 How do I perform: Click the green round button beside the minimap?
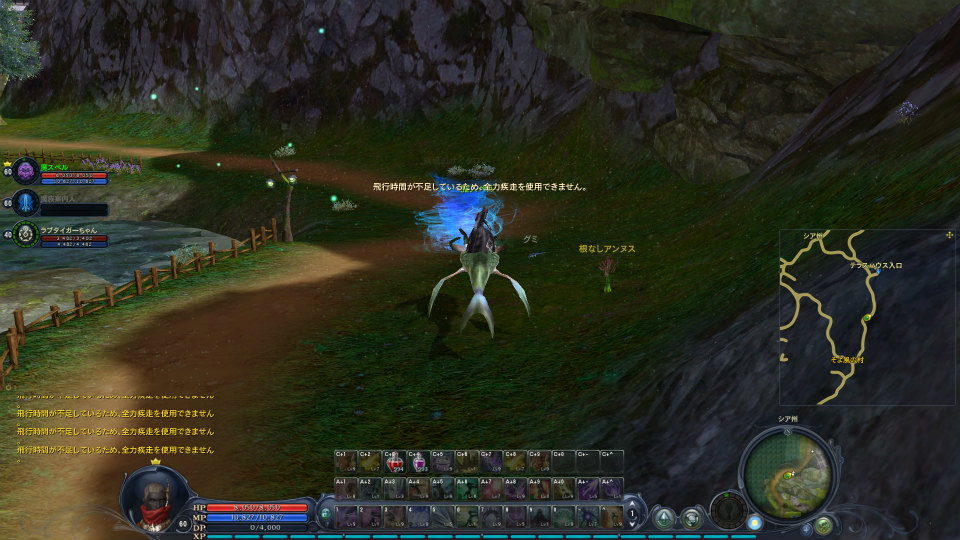click(823, 524)
